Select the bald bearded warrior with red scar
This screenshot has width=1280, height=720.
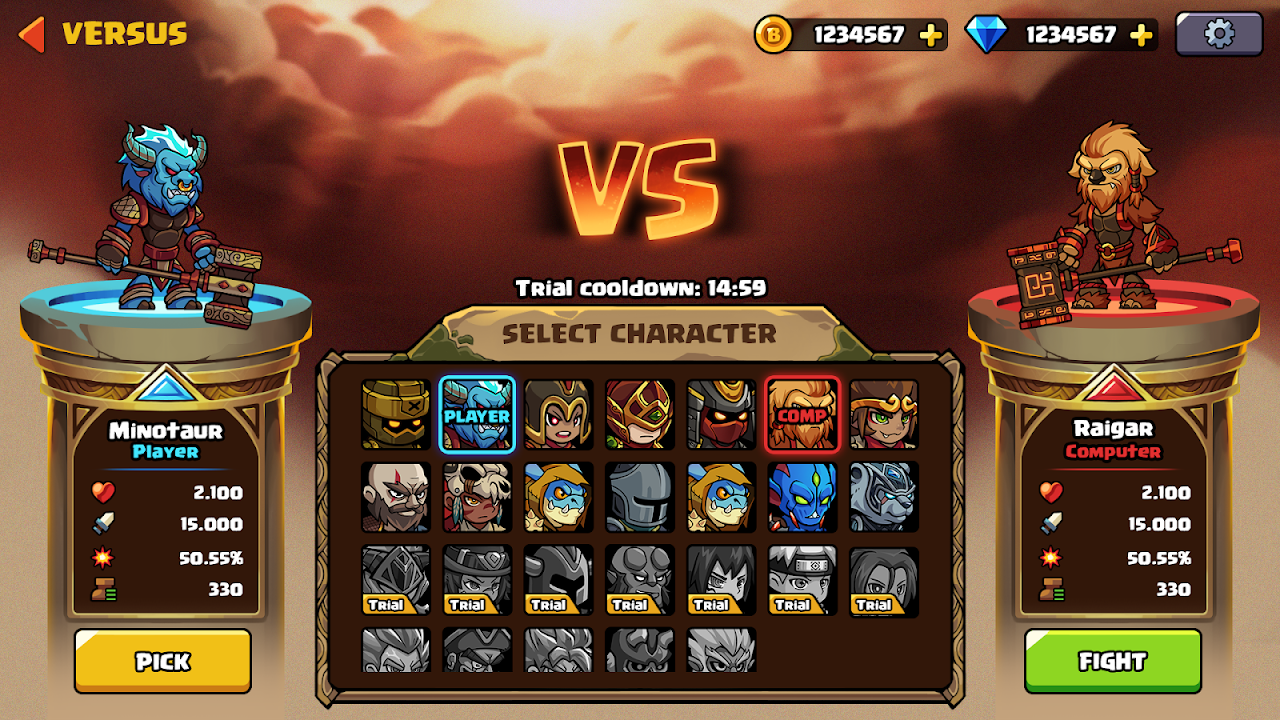[396, 497]
